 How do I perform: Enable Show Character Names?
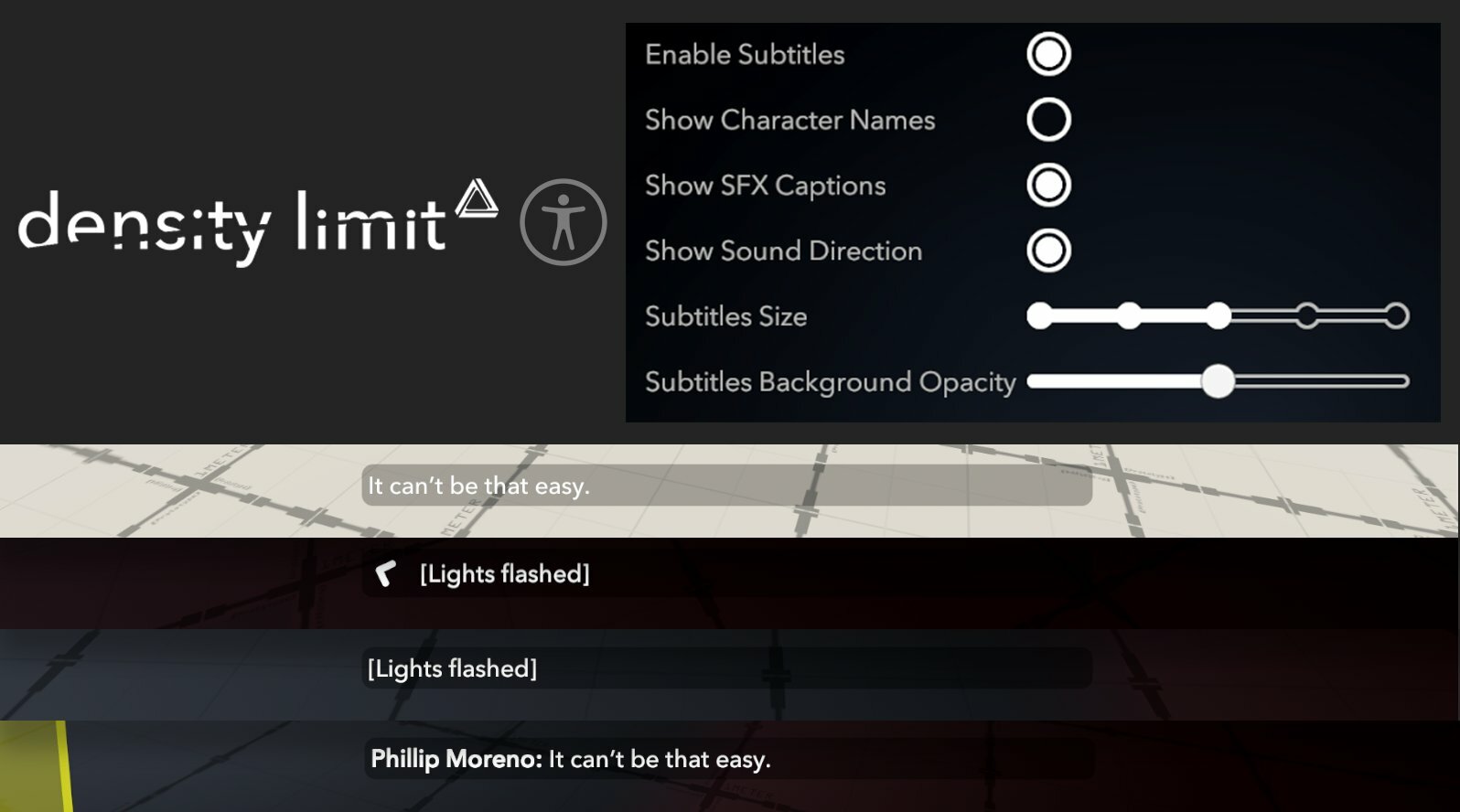pos(1047,120)
